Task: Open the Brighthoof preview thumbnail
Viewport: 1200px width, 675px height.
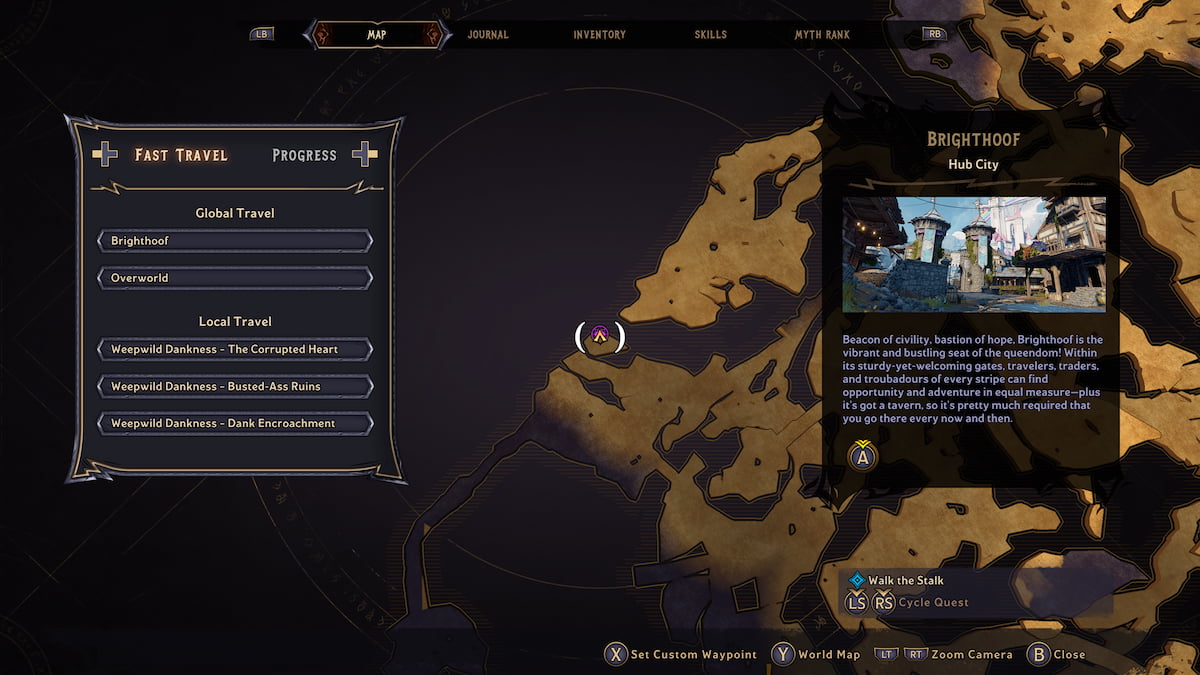Action: click(973, 254)
